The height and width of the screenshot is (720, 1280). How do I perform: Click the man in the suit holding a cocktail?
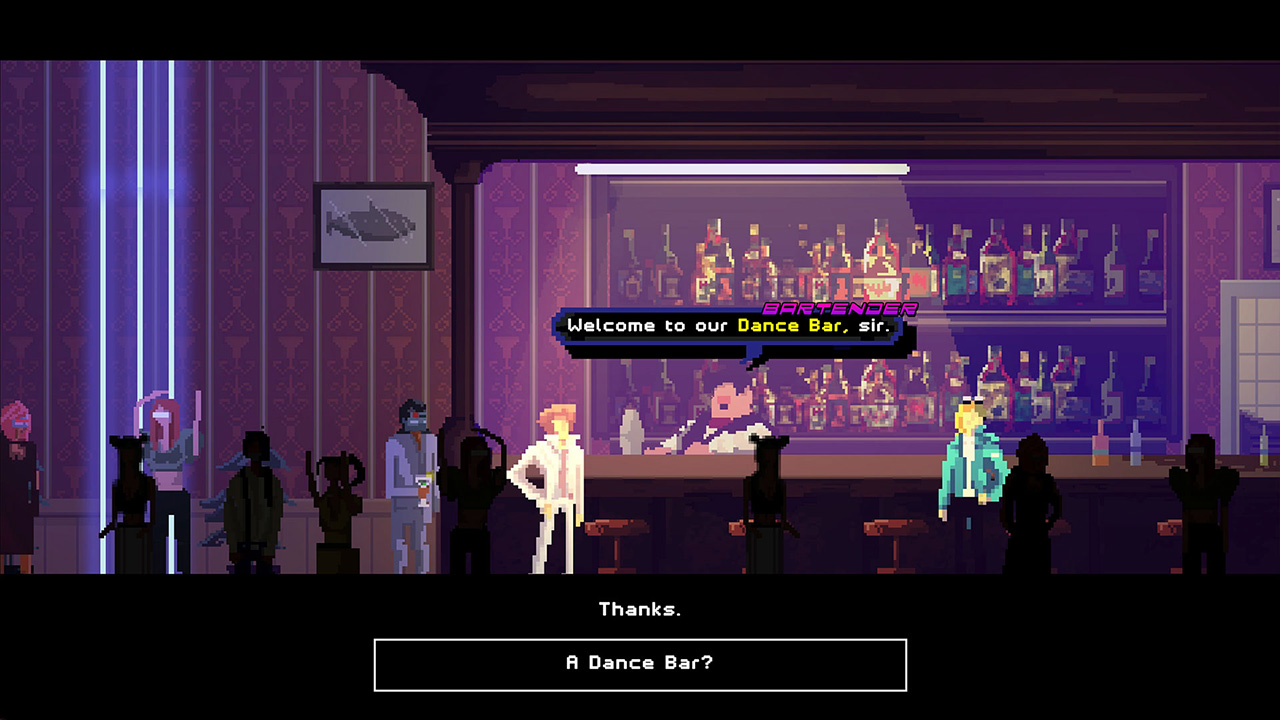point(415,470)
